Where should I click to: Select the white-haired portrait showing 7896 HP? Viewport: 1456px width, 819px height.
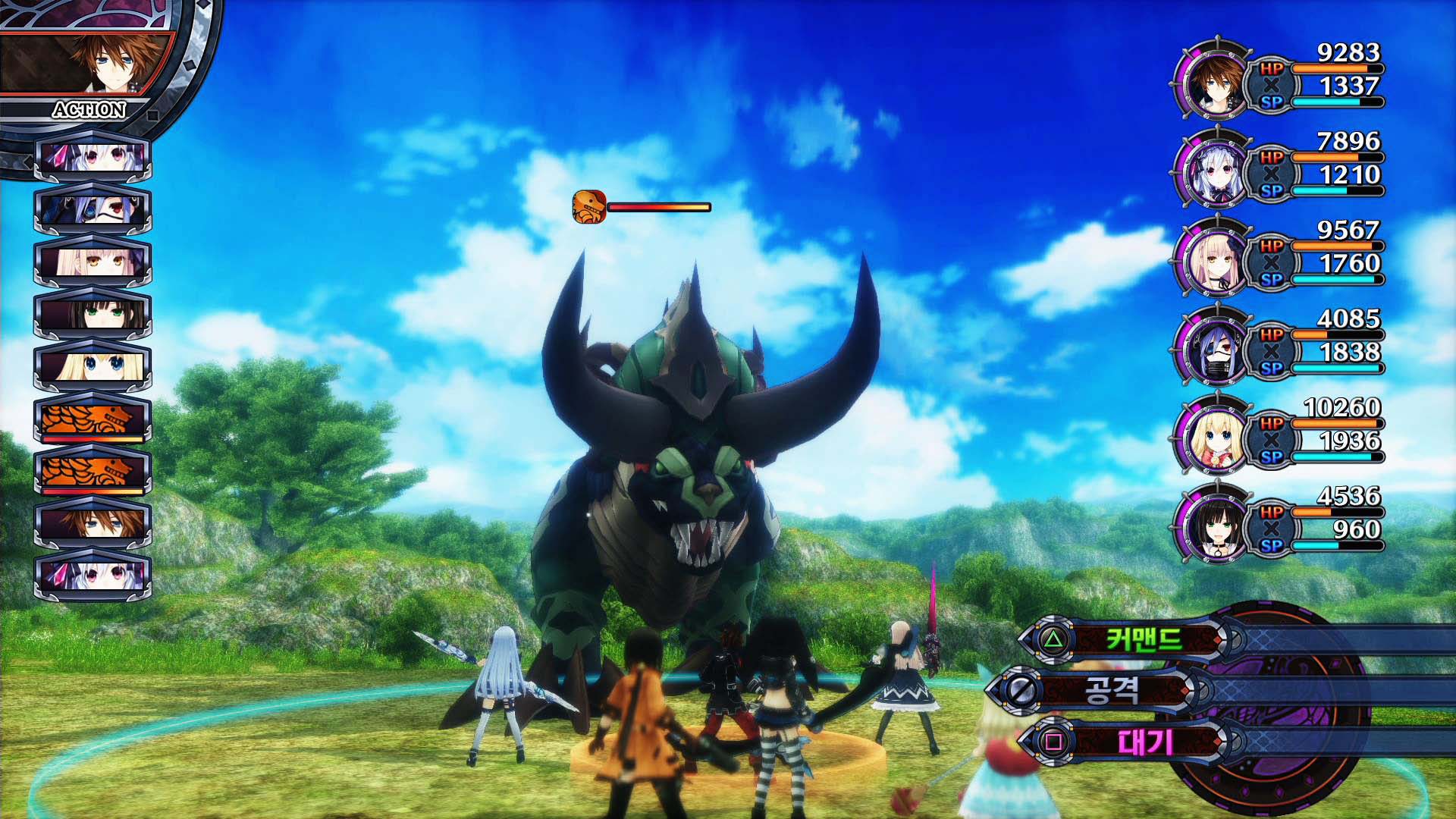pos(1214,168)
